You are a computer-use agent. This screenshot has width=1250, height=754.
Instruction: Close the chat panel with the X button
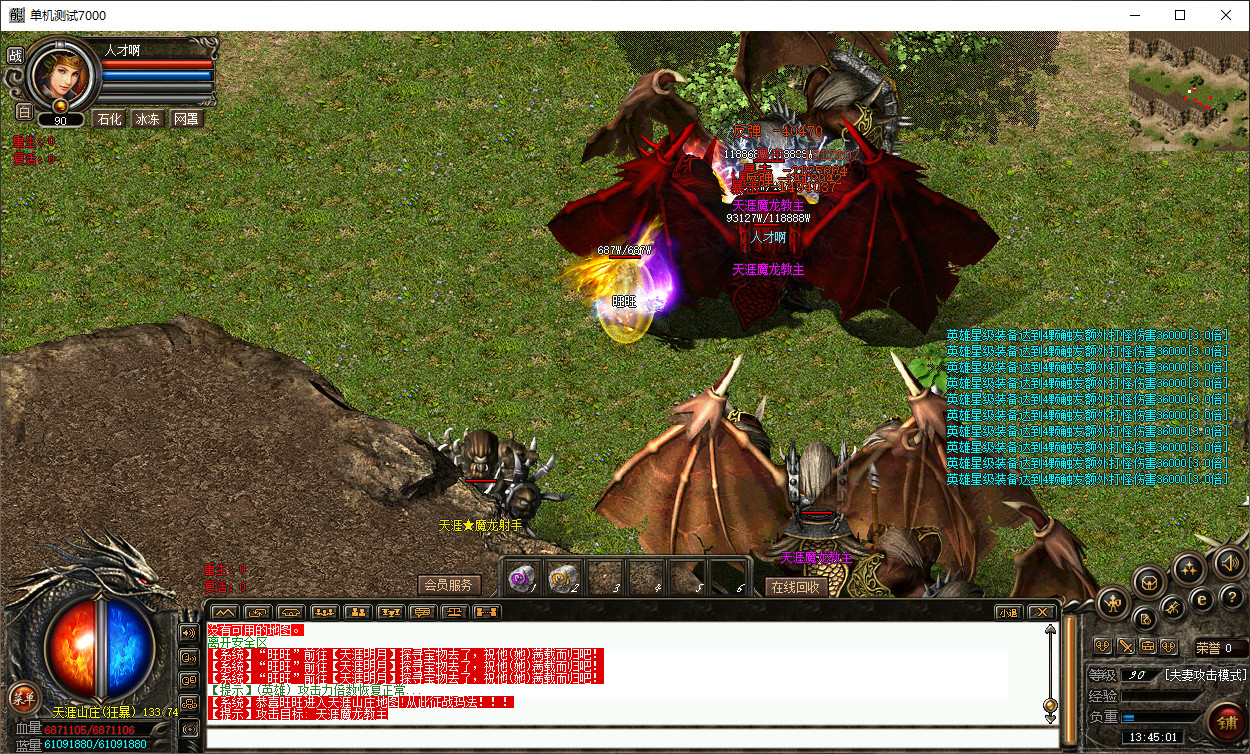[1041, 612]
